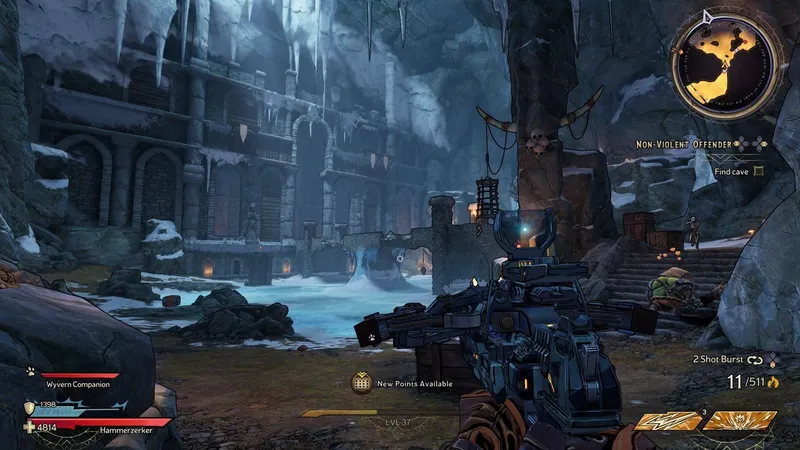800x450 pixels.
Task: Click the Wyvern Companion paw icon
Action: (30, 370)
